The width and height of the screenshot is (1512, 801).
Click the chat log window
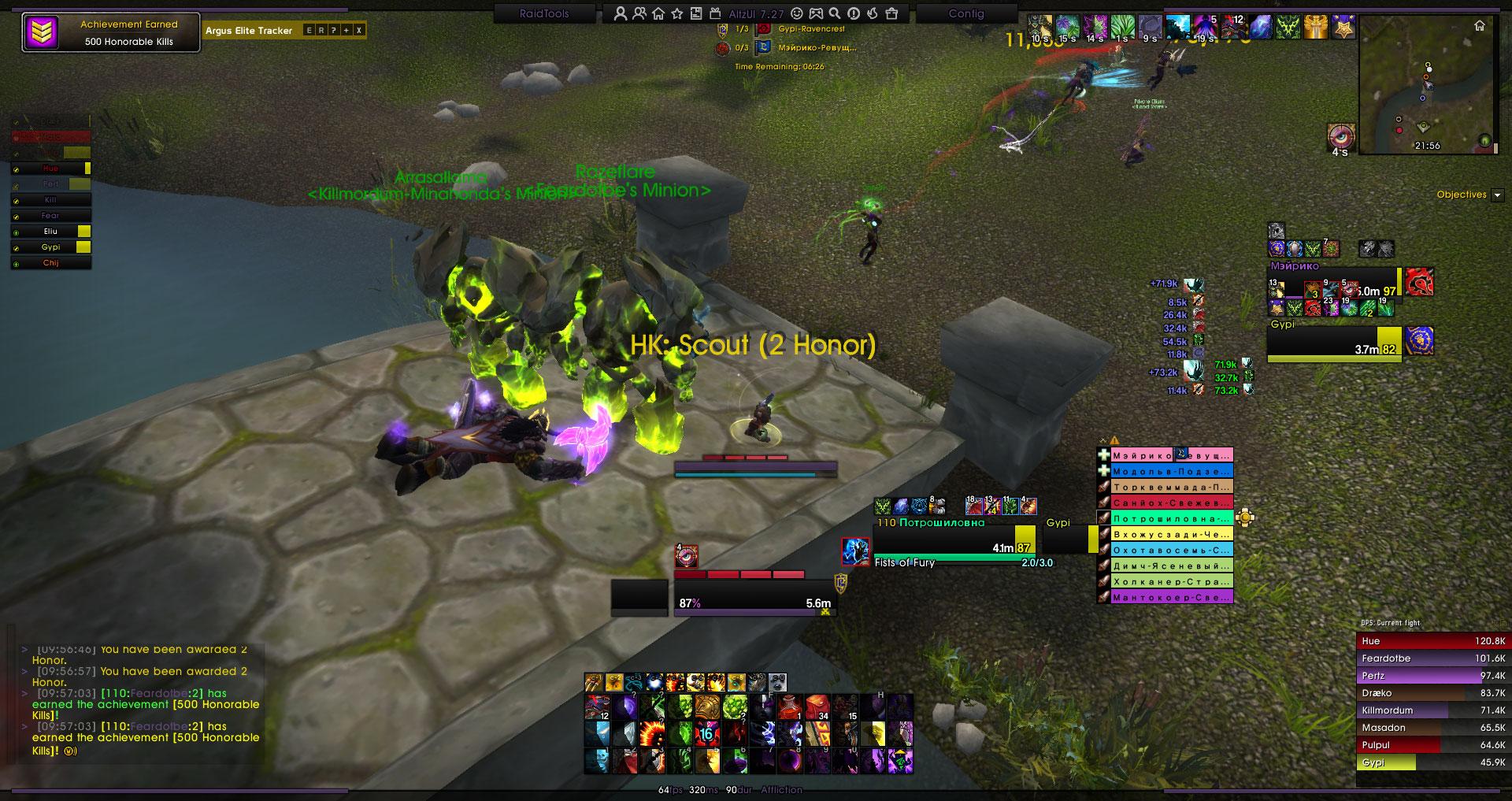142,701
